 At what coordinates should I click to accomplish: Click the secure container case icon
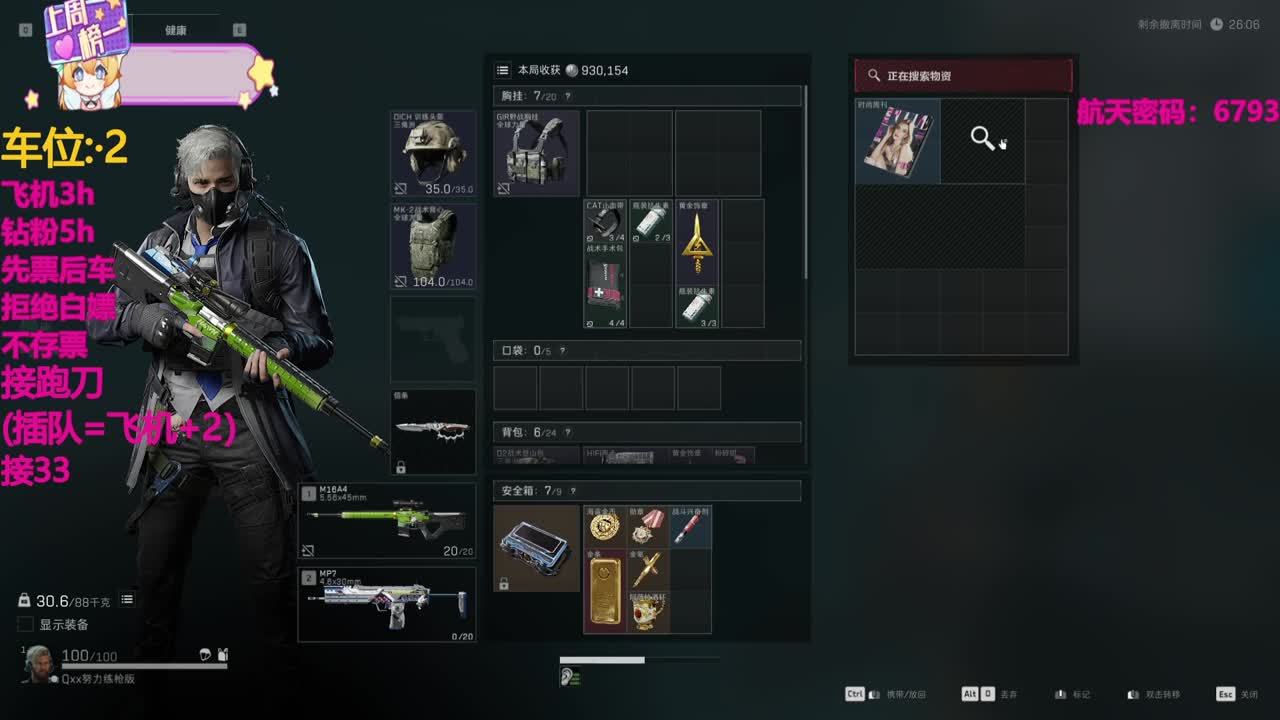[x=536, y=548]
